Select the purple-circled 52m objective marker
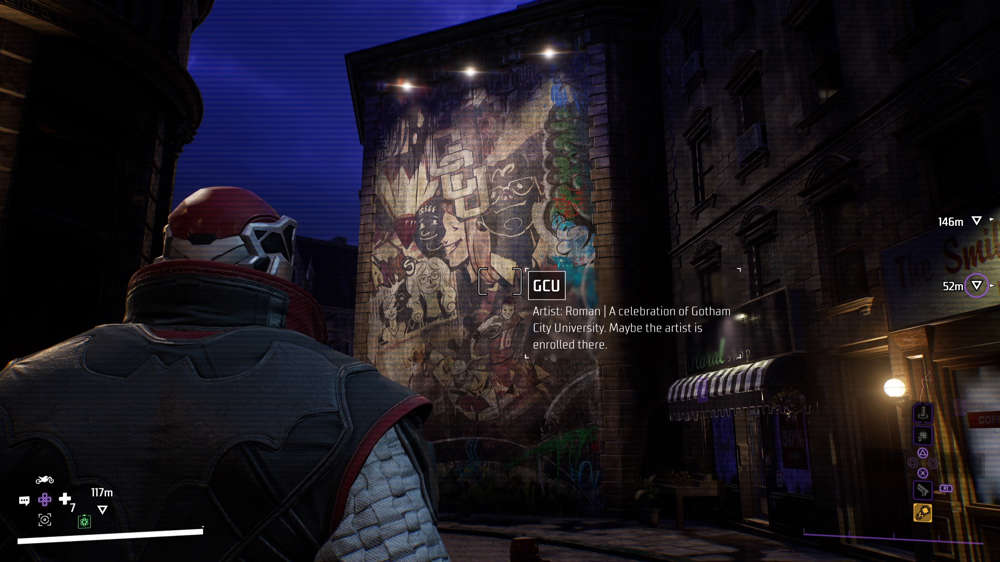 977,286
